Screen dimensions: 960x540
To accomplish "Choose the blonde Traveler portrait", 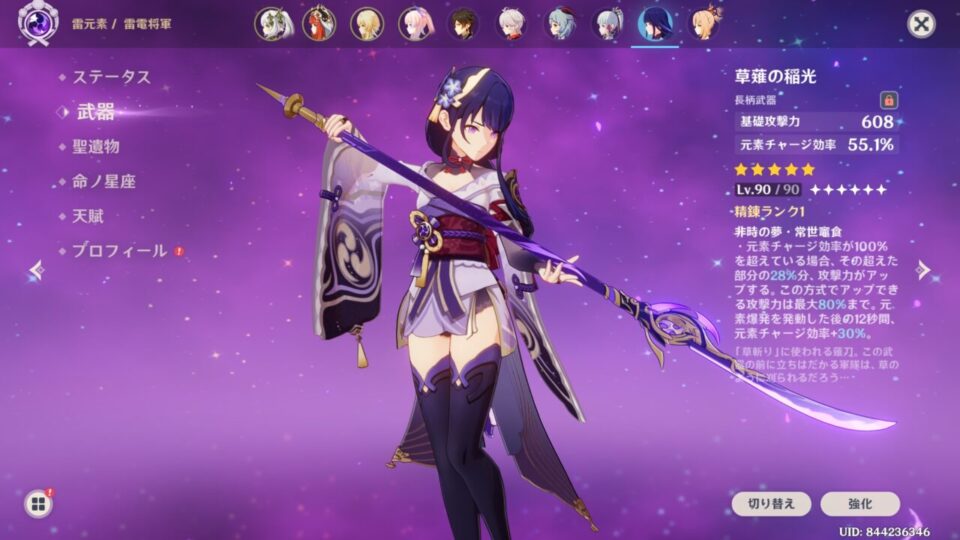I will click(367, 24).
